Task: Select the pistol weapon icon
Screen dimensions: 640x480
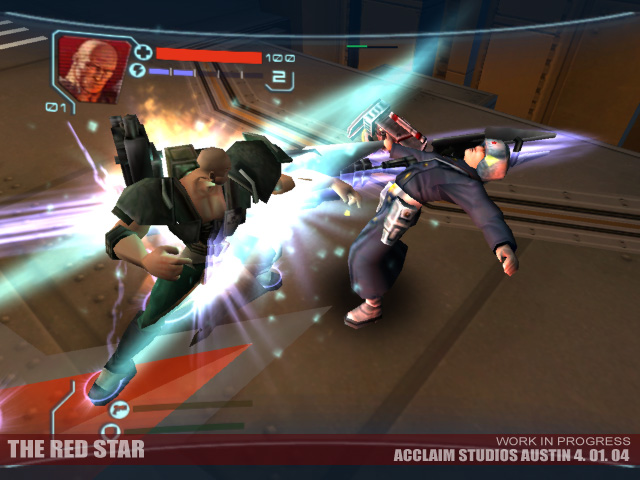Action: (x=118, y=406)
